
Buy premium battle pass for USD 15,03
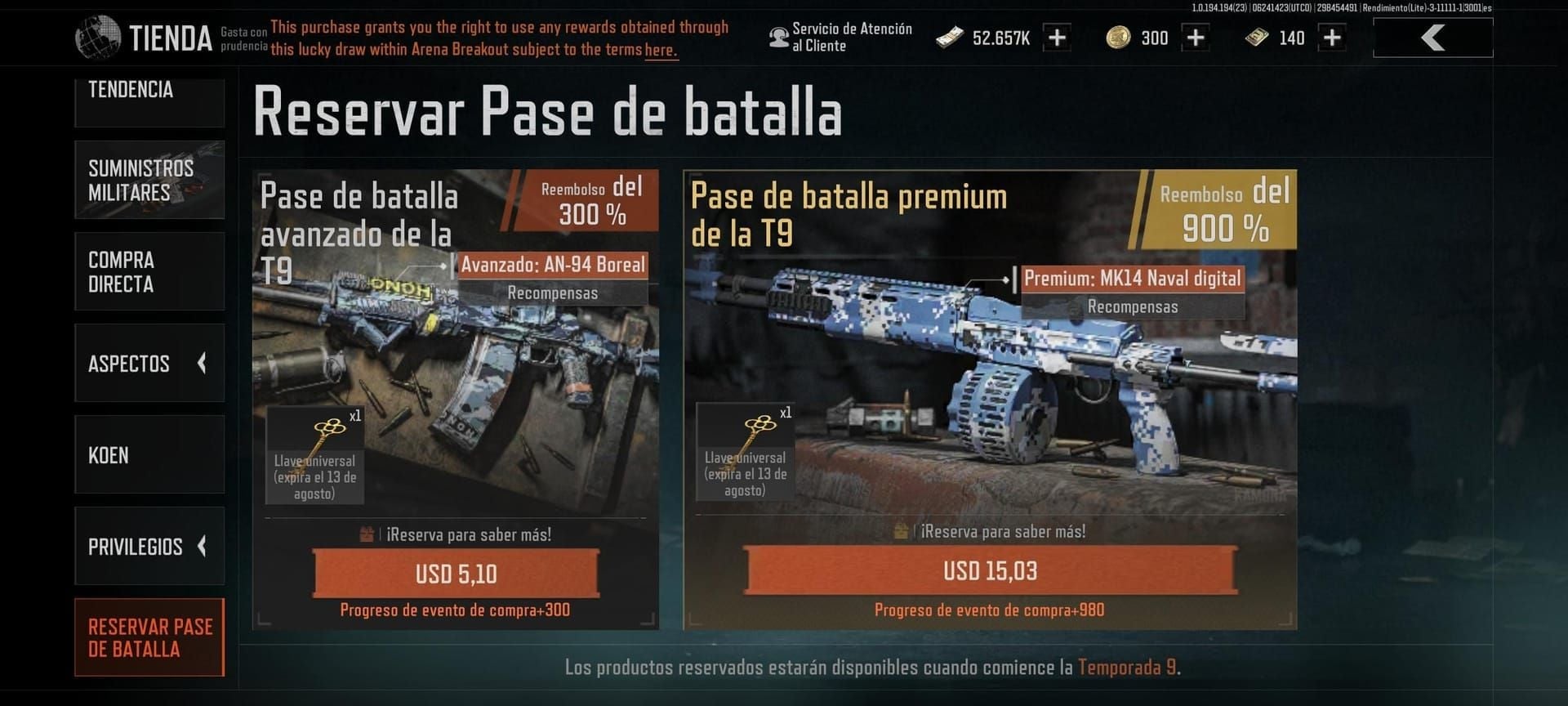coord(990,570)
